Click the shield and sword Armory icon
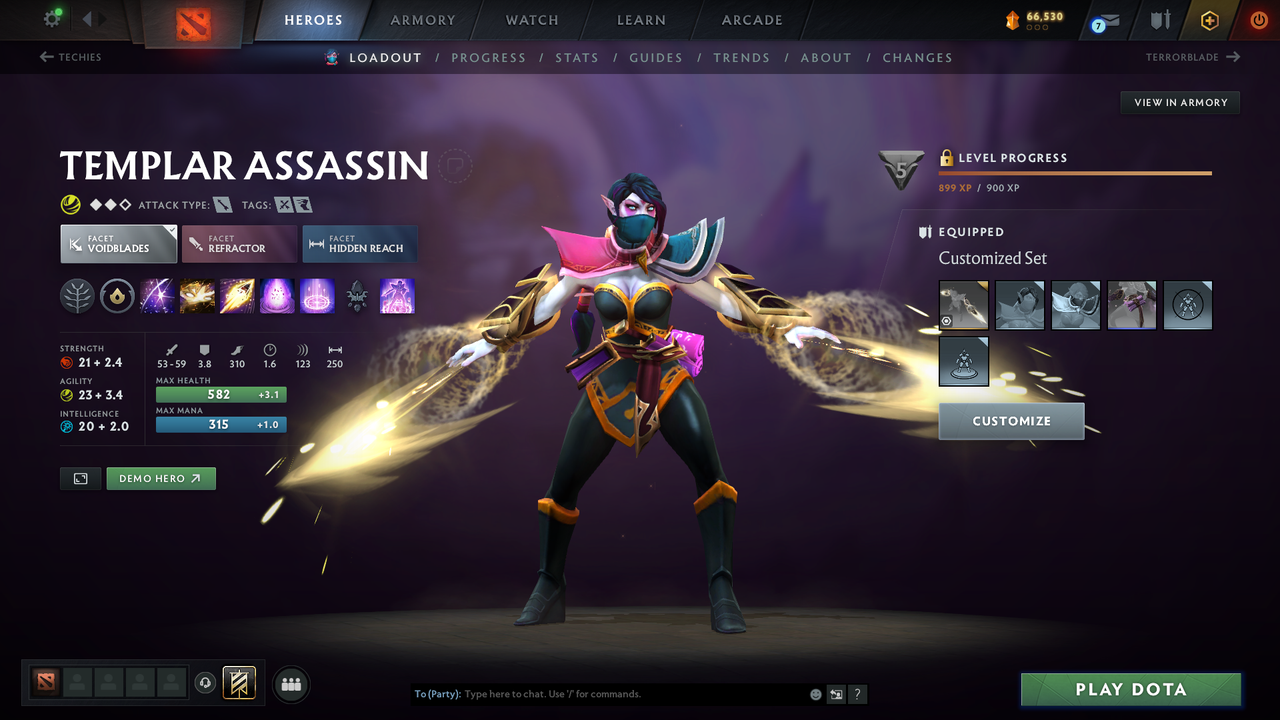Screen dimensions: 1280x720 coord(1159,20)
